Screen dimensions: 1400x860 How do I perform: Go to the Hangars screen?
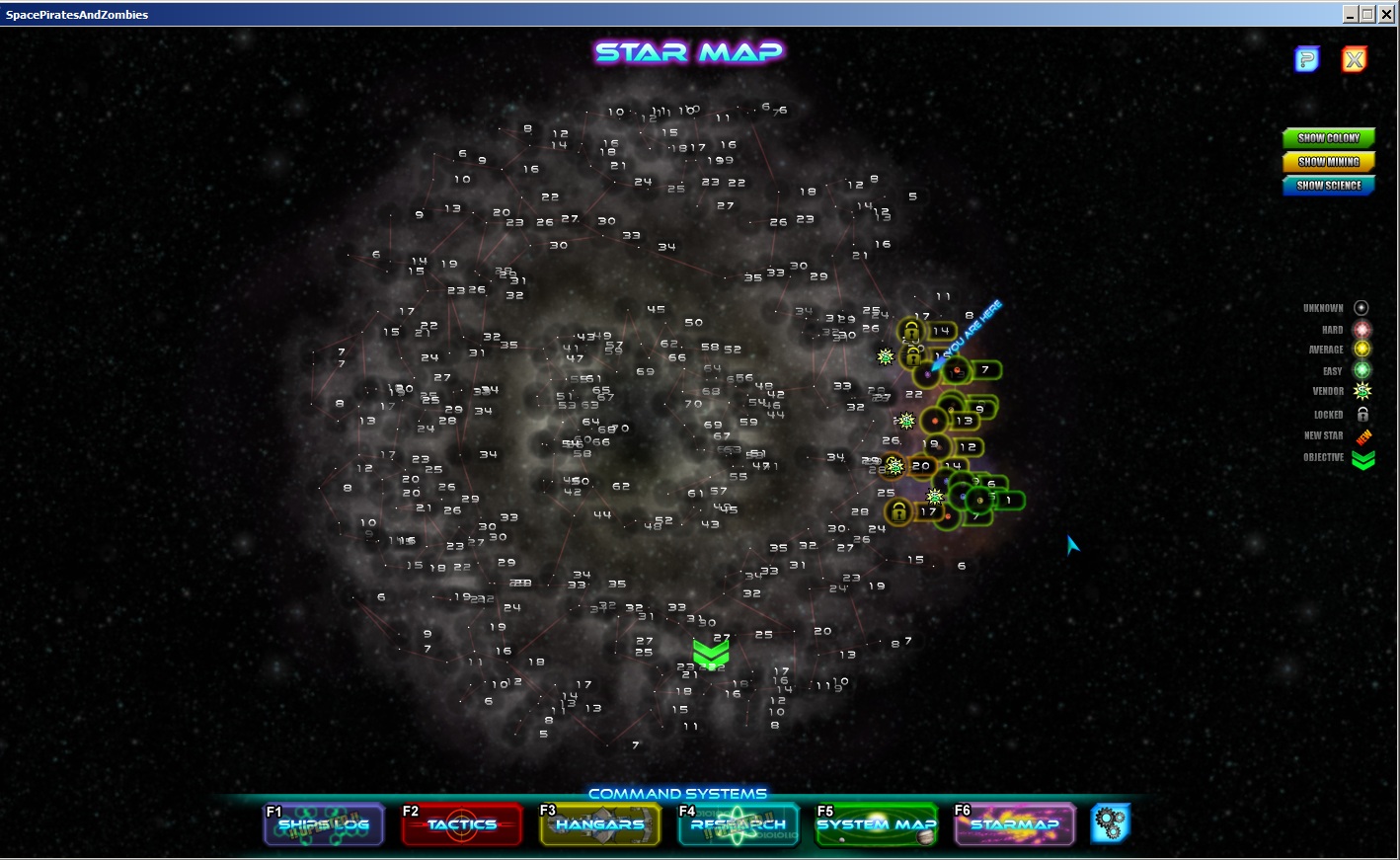click(599, 825)
